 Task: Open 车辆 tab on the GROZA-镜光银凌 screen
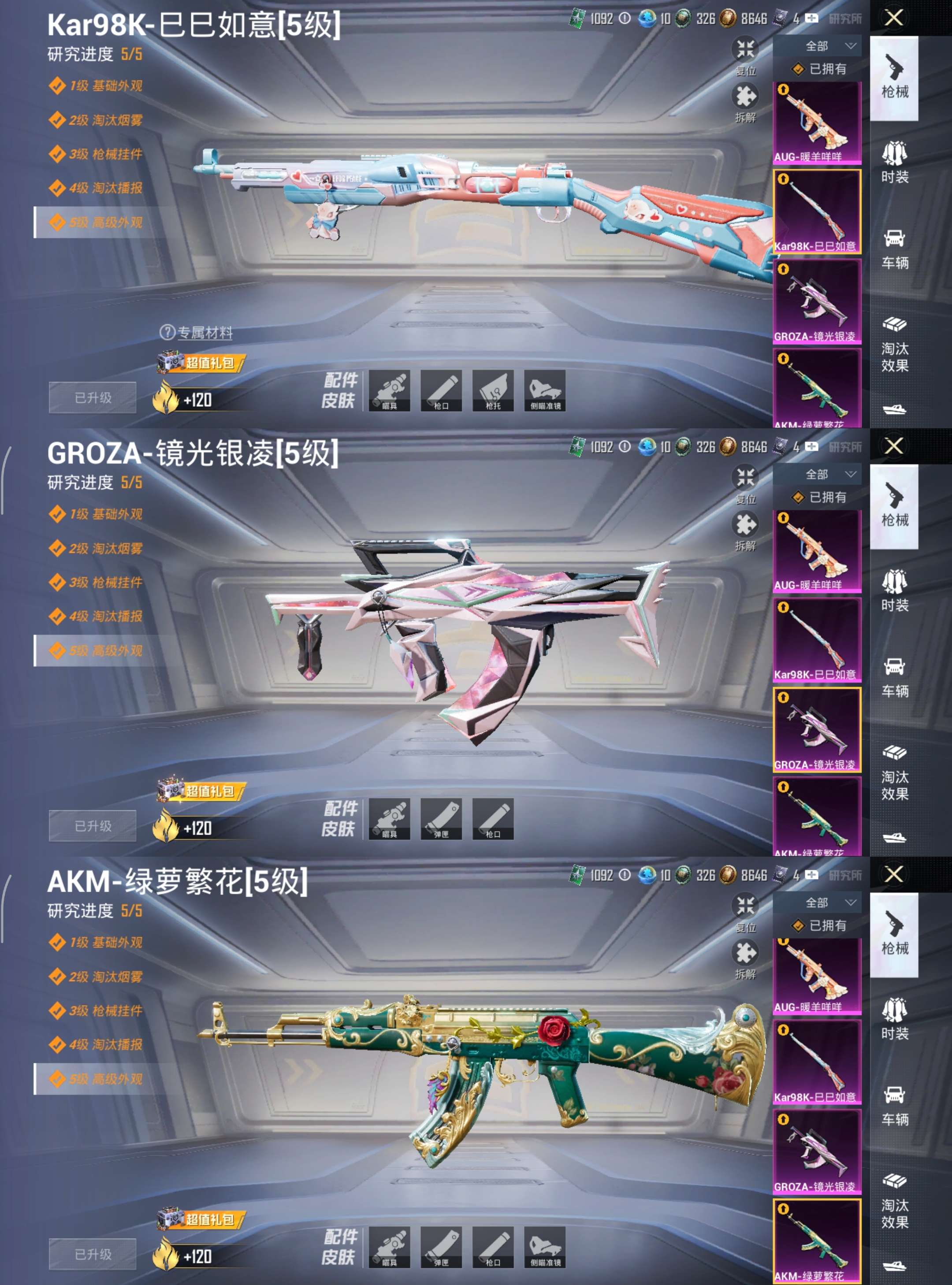click(x=894, y=677)
